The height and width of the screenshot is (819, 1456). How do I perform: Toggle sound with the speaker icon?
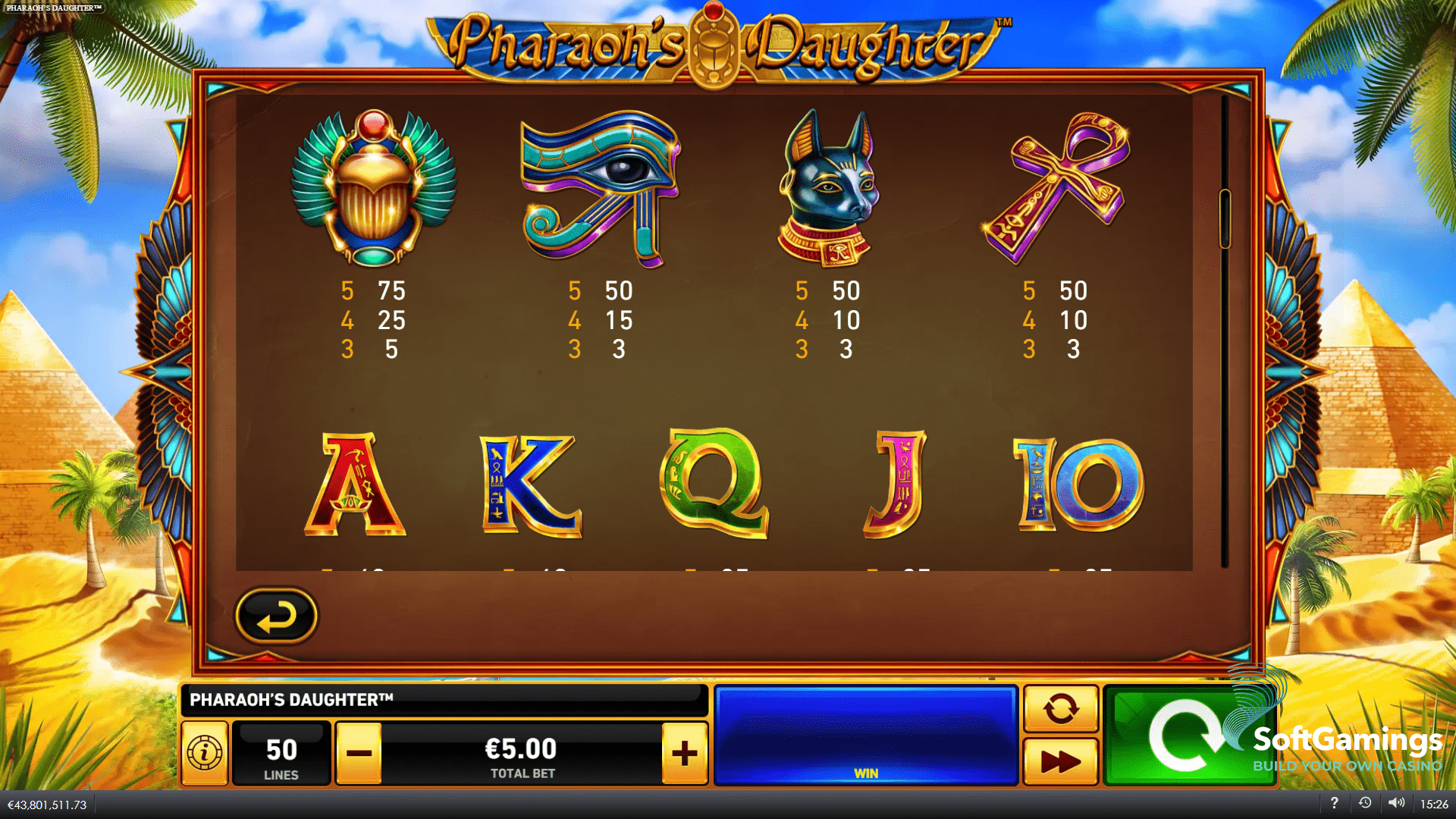1396,803
